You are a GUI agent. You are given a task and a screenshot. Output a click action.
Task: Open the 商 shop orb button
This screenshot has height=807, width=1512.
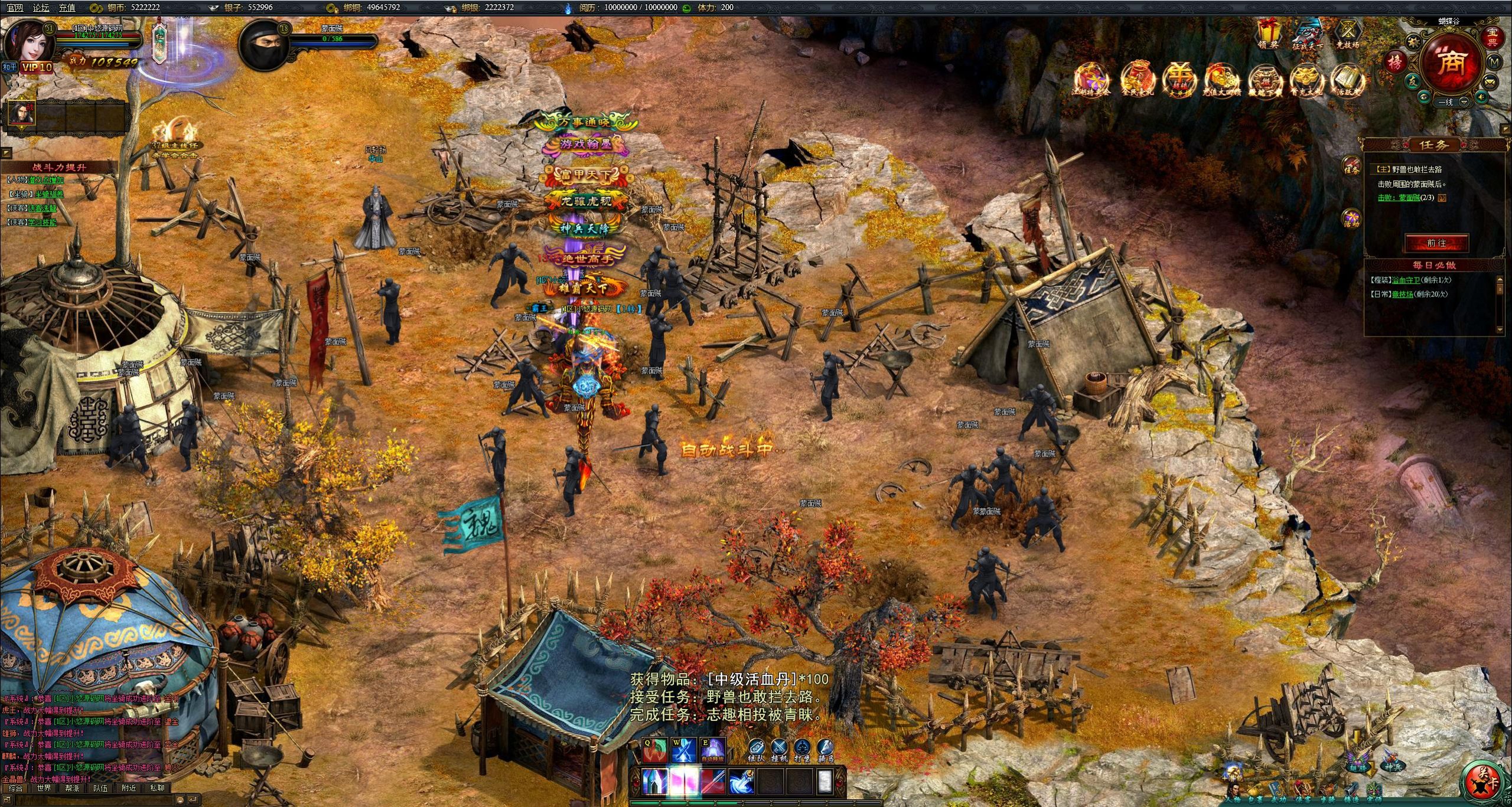(1451, 63)
